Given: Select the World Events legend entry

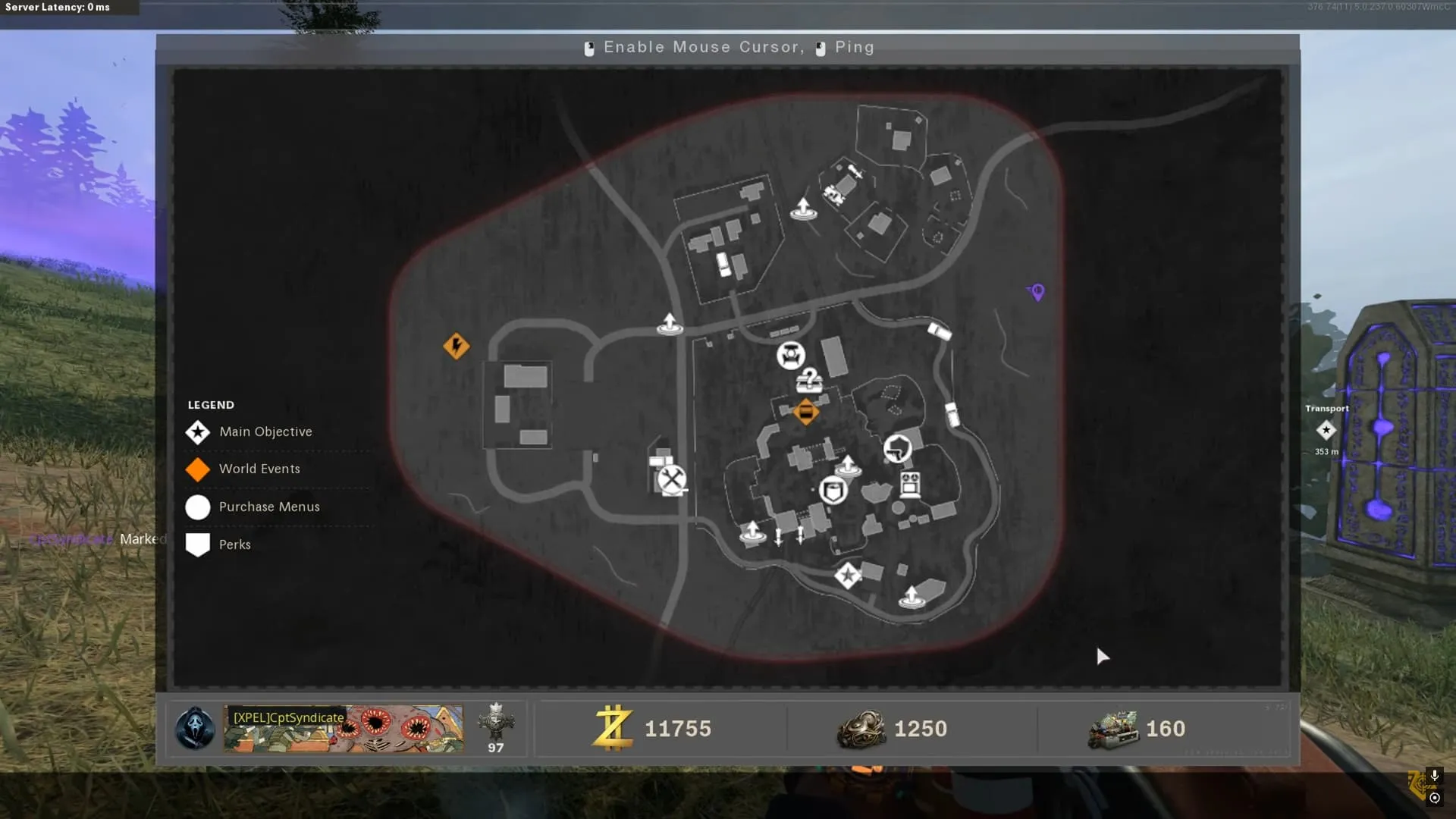Looking at the screenshot, I should point(259,469).
